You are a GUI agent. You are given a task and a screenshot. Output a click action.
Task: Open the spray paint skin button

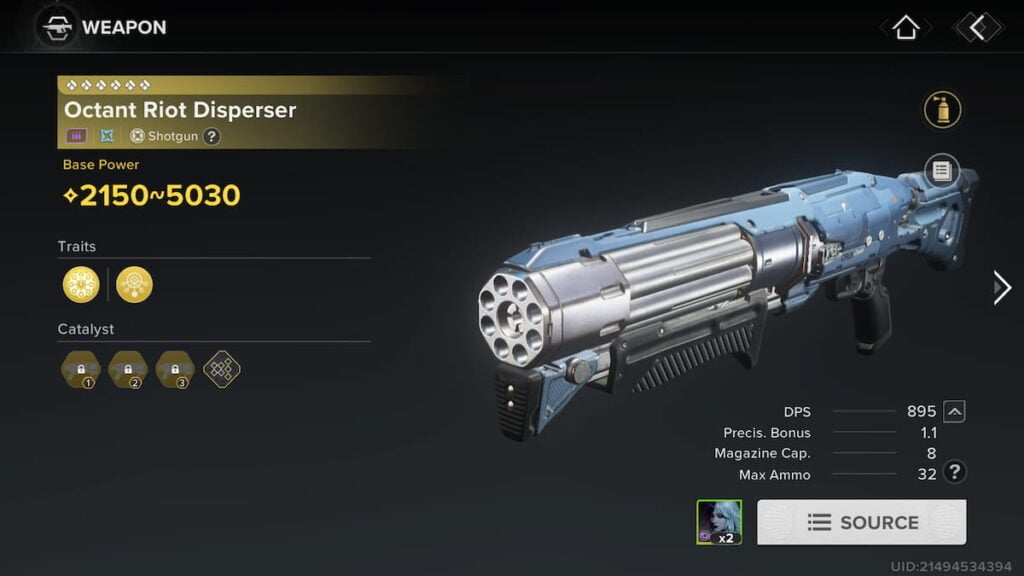942,110
